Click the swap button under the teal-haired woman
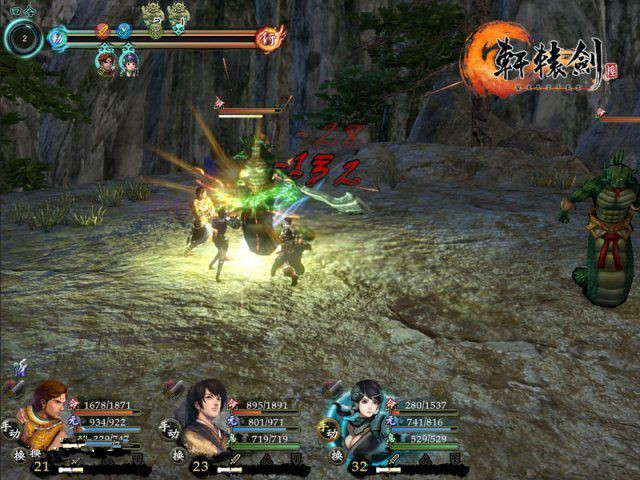This screenshot has width=640, height=480. click(333, 455)
